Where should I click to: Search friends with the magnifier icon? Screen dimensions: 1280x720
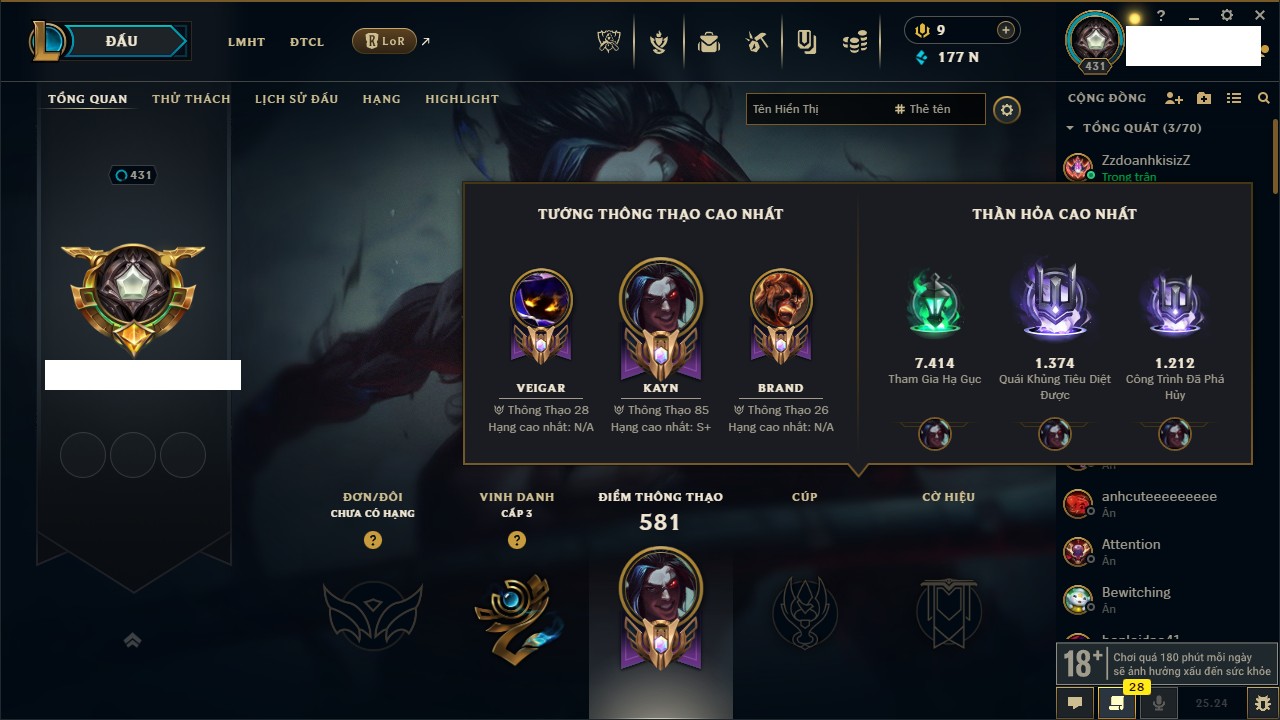pos(1264,98)
